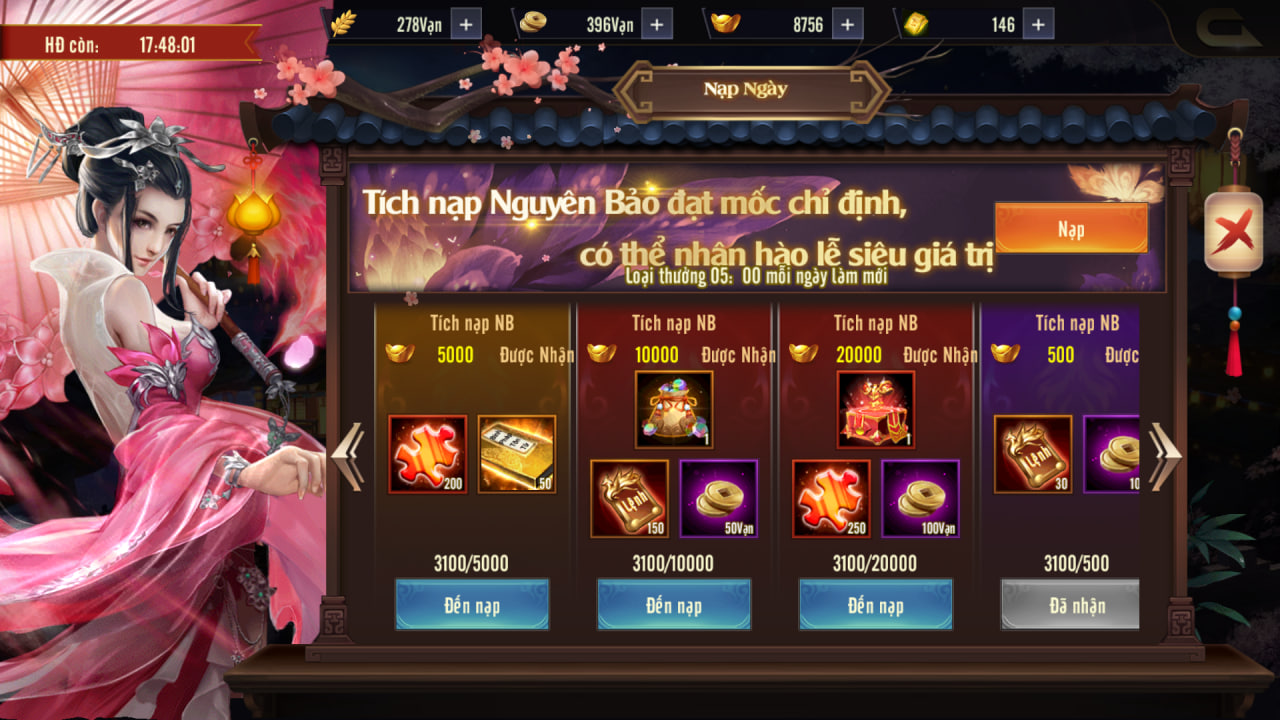Screen dimensions: 1280x720
Task: Add more wheat resource with plus button
Action: click(x=466, y=24)
